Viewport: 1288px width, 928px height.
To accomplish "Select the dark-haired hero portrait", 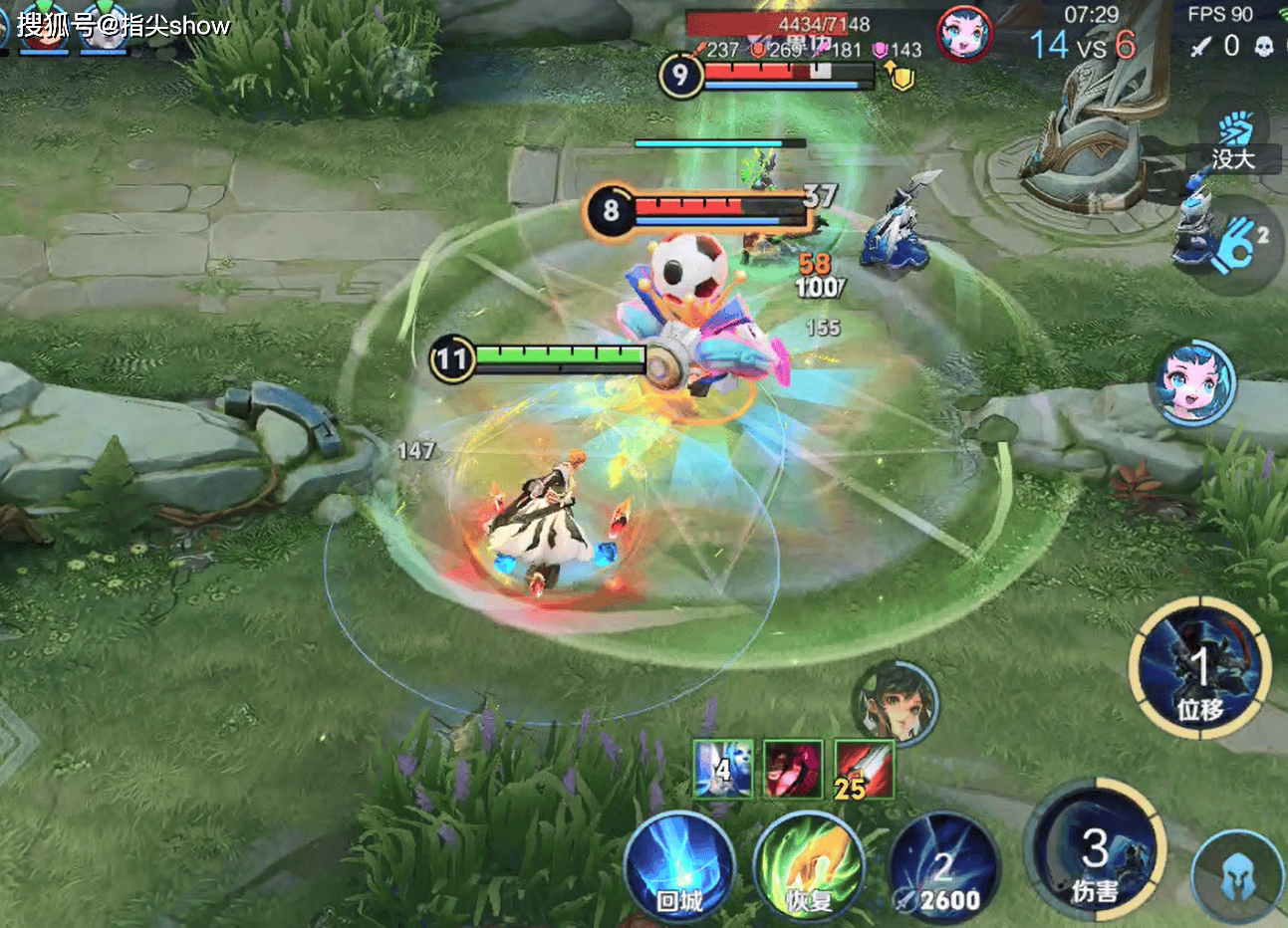I will pyautogui.click(x=896, y=701).
